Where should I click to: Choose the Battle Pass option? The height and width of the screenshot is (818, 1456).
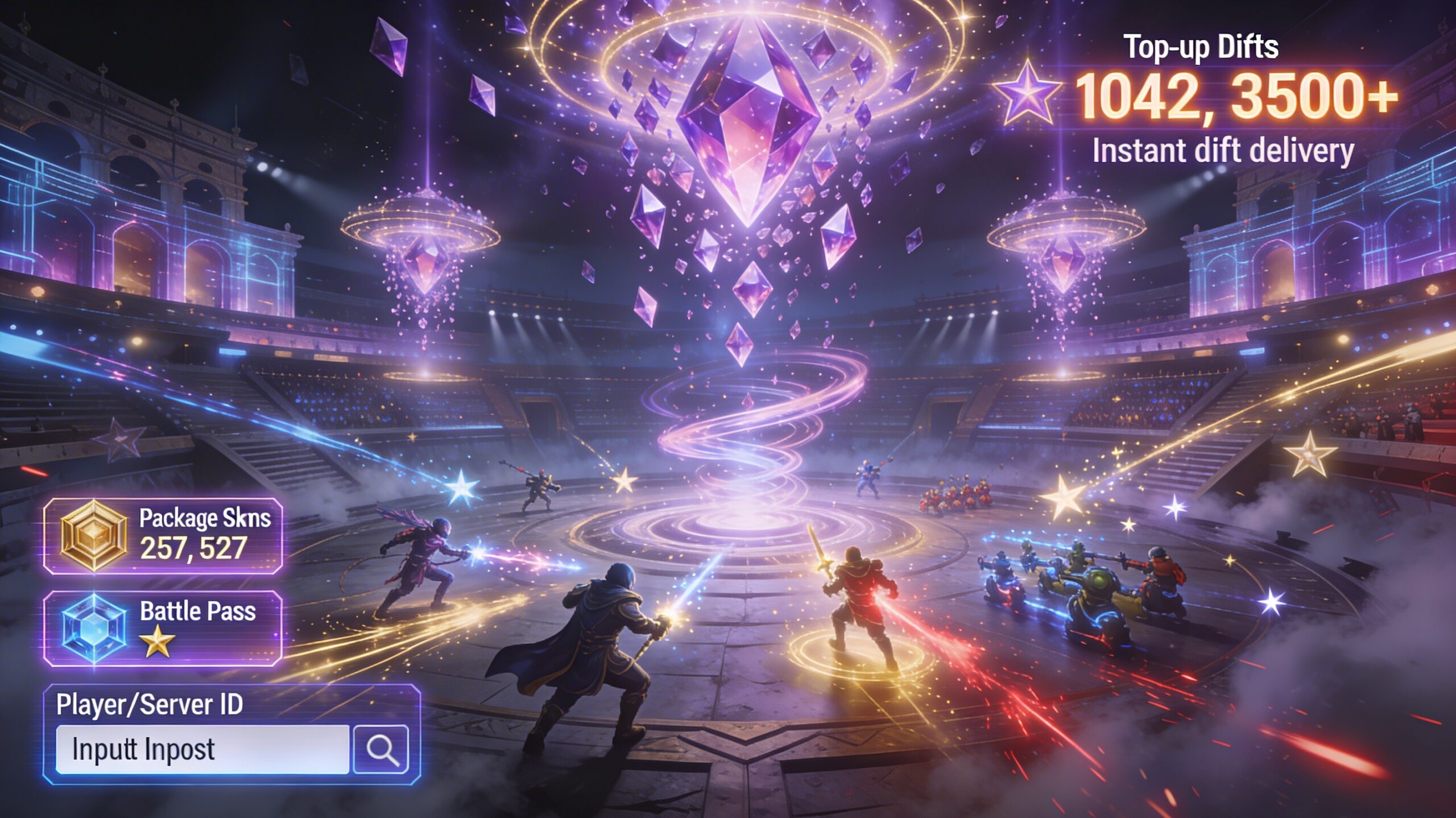tap(163, 628)
